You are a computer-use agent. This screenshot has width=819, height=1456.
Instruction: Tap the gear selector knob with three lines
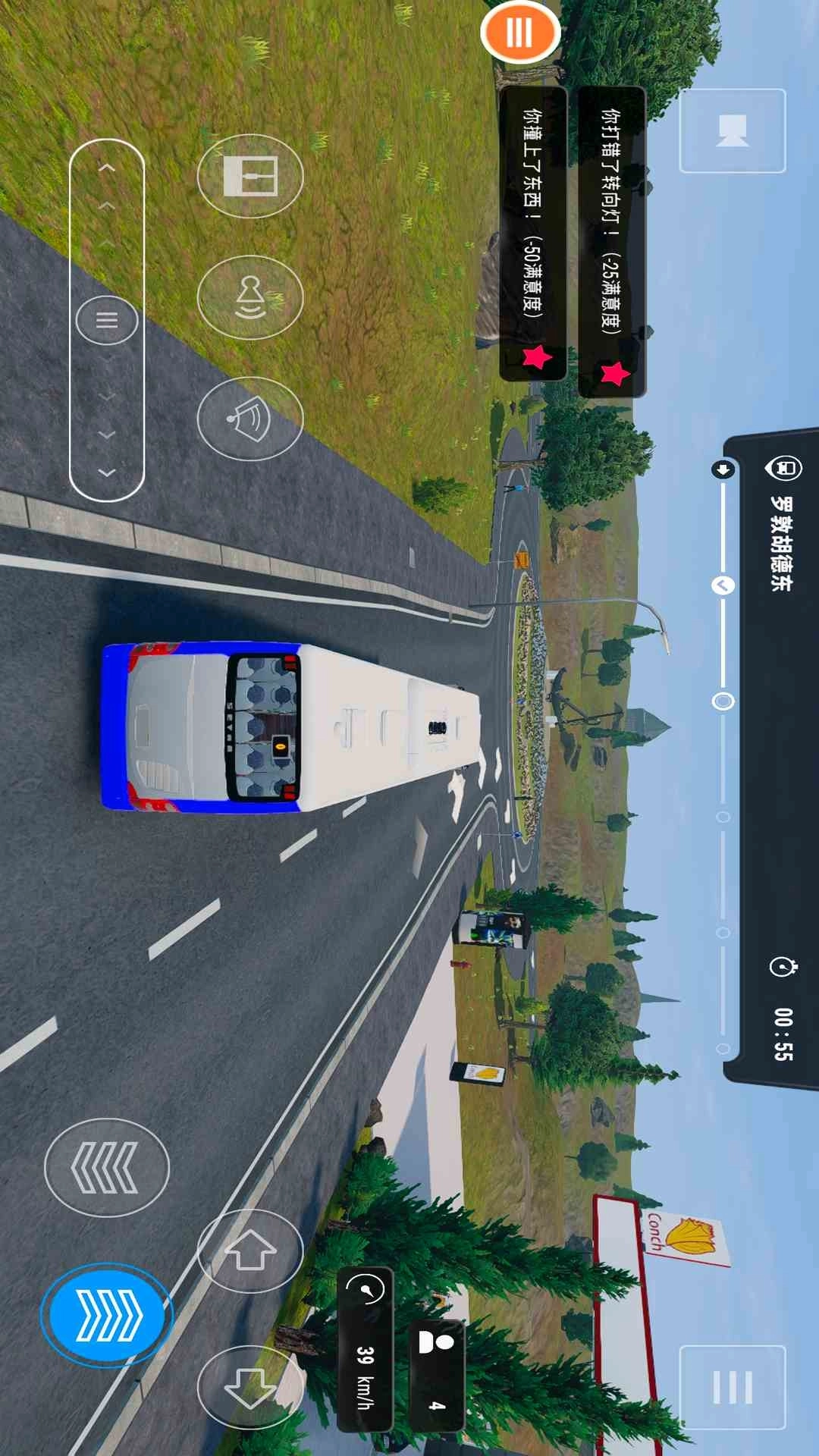coord(107,320)
